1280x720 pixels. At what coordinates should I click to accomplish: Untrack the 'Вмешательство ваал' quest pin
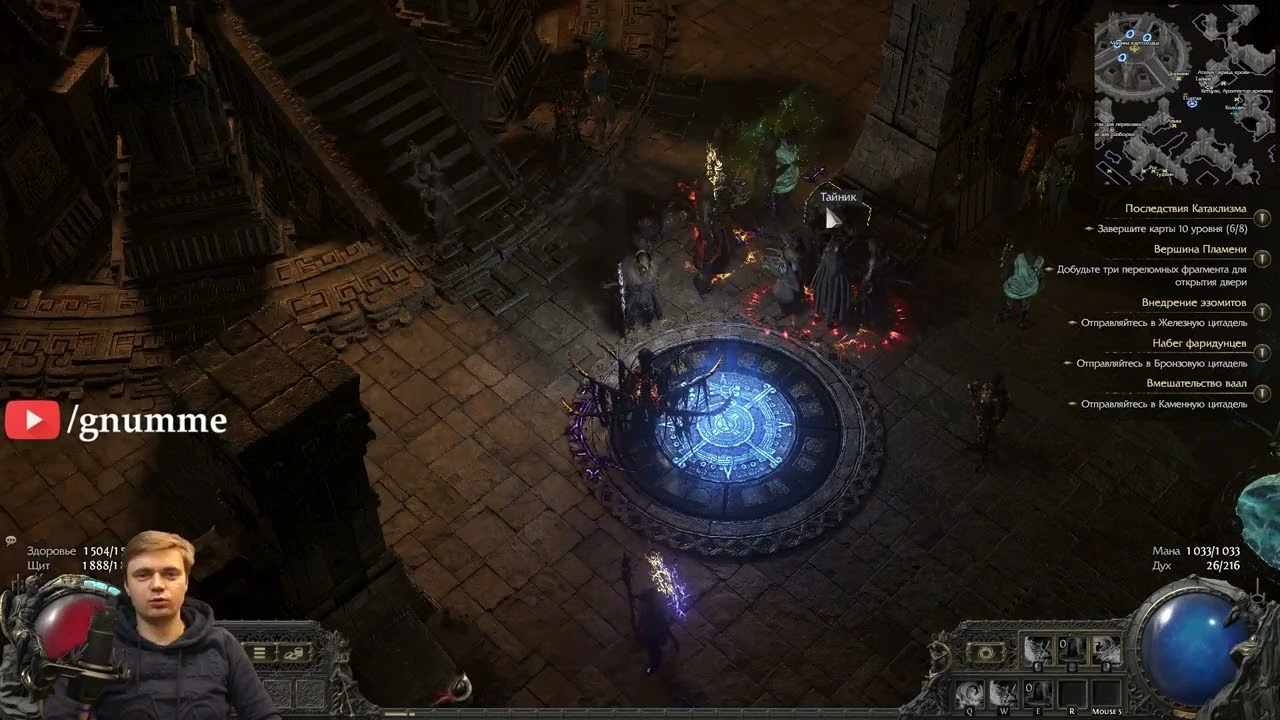1262,392
